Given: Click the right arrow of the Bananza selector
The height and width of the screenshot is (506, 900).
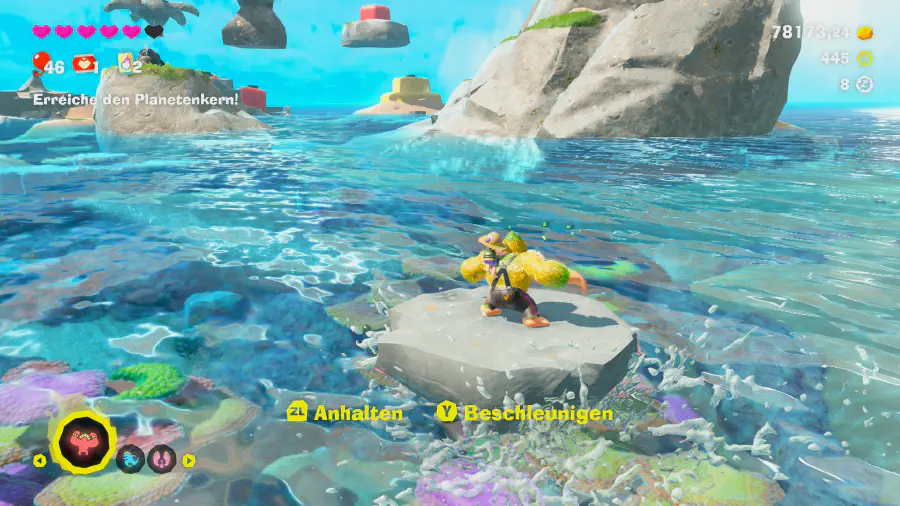Looking at the screenshot, I should (x=188, y=460).
